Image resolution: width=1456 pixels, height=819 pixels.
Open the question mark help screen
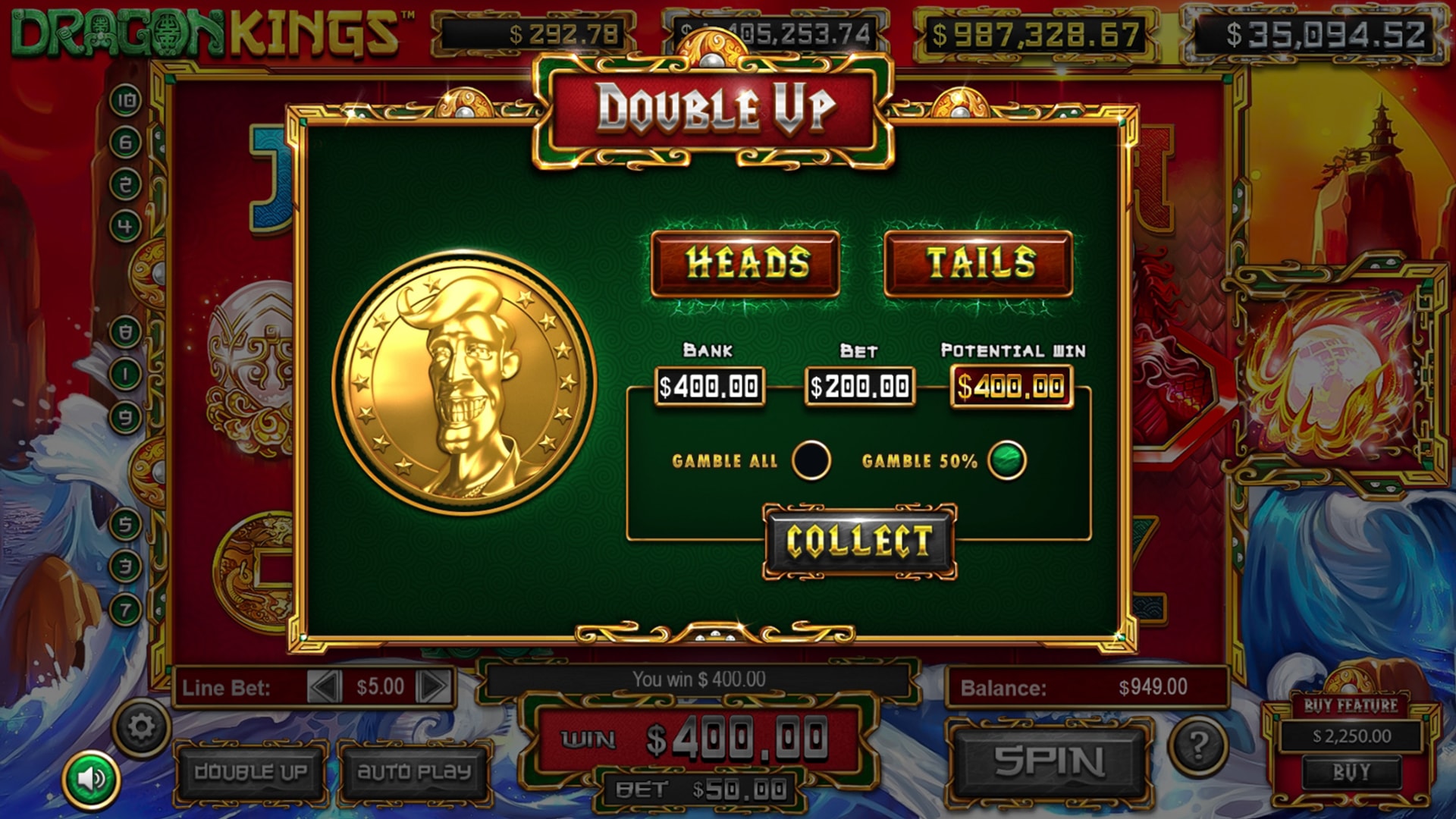click(x=1197, y=746)
